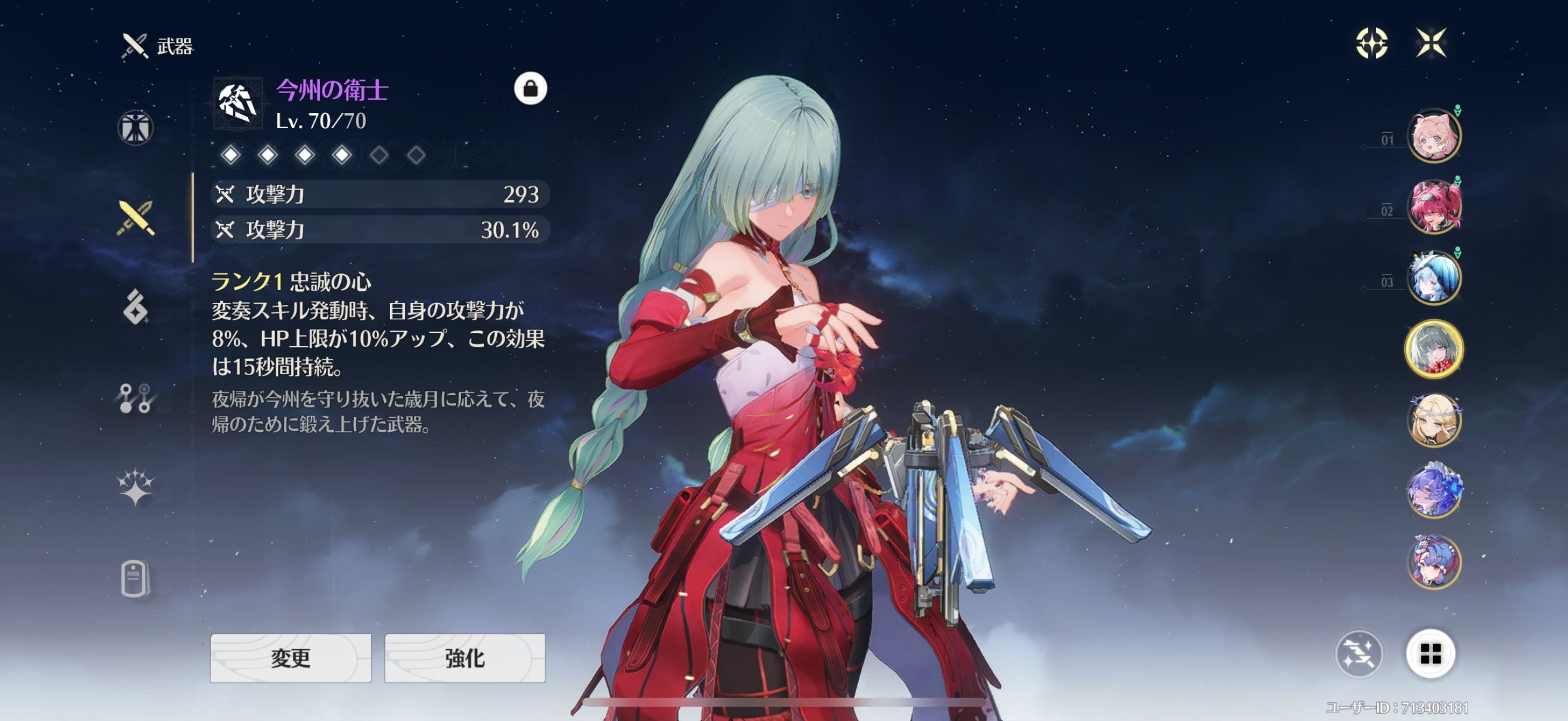Toggle the weapon lock icon
Image resolution: width=1568 pixels, height=721 pixels.
[x=530, y=89]
